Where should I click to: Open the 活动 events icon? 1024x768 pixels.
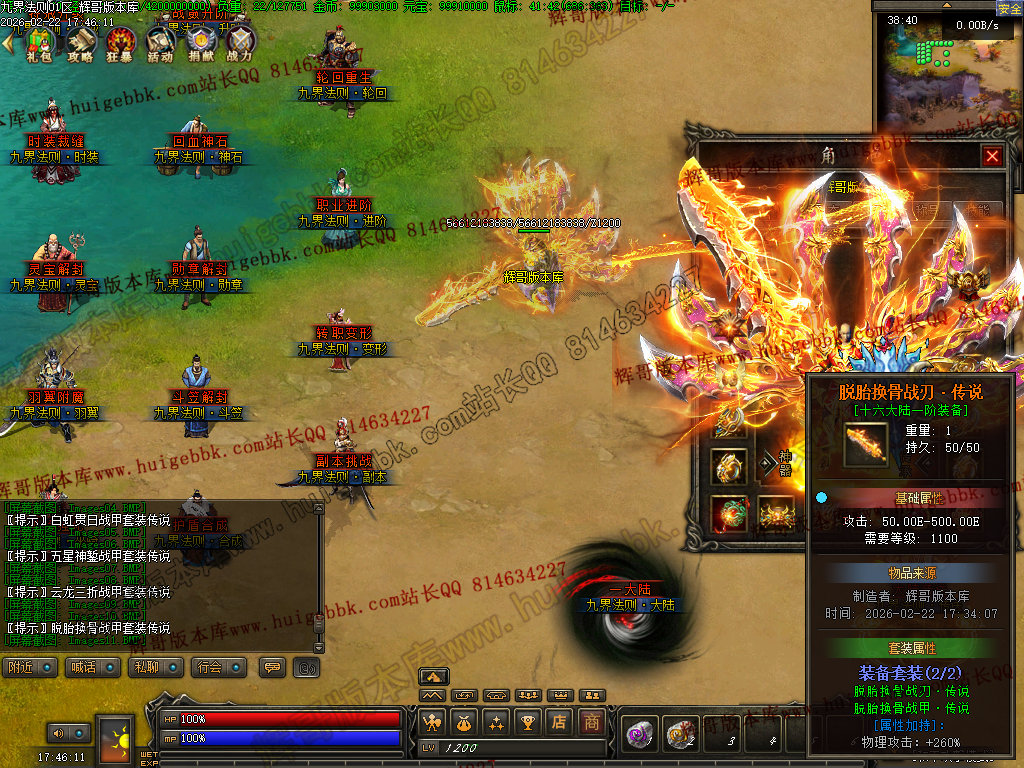160,43
